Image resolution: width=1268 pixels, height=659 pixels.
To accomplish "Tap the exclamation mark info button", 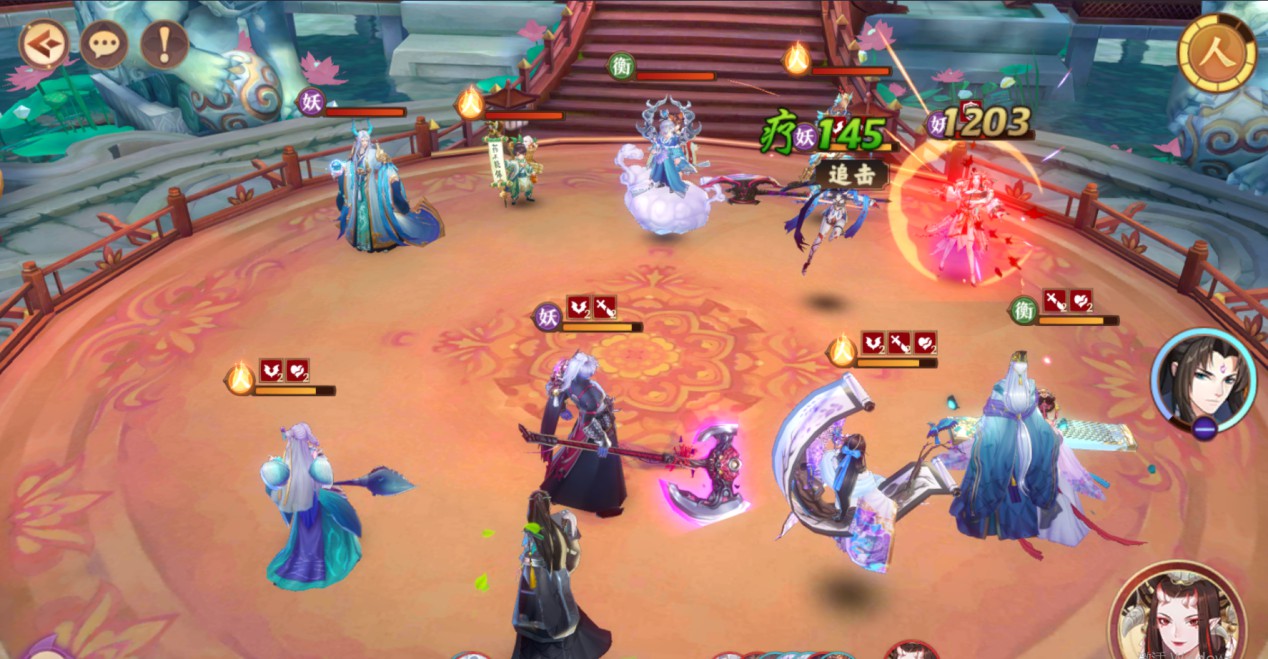I will coord(164,44).
